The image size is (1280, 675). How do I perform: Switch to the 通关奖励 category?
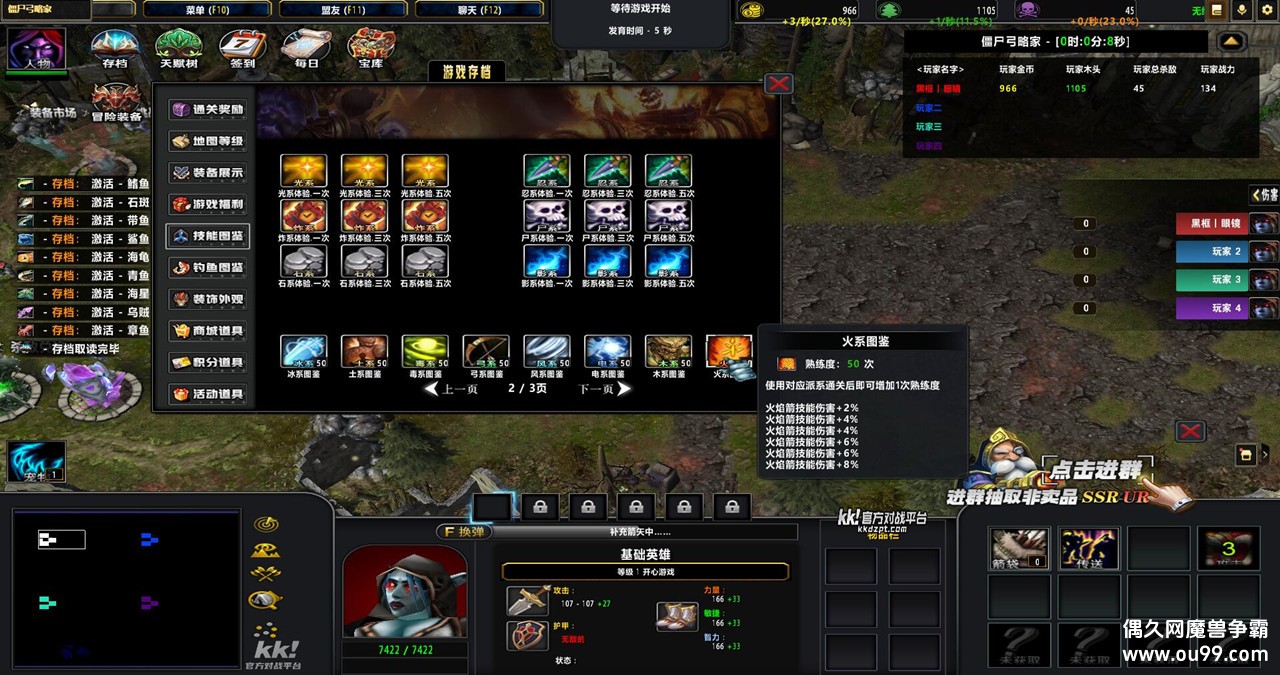click(208, 109)
